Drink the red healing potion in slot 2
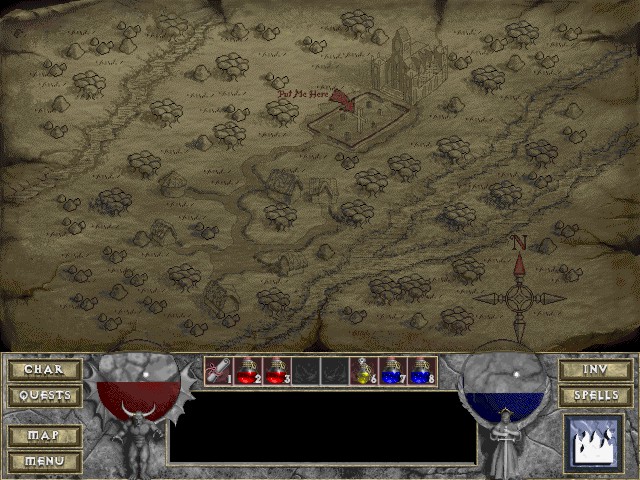 tap(247, 371)
